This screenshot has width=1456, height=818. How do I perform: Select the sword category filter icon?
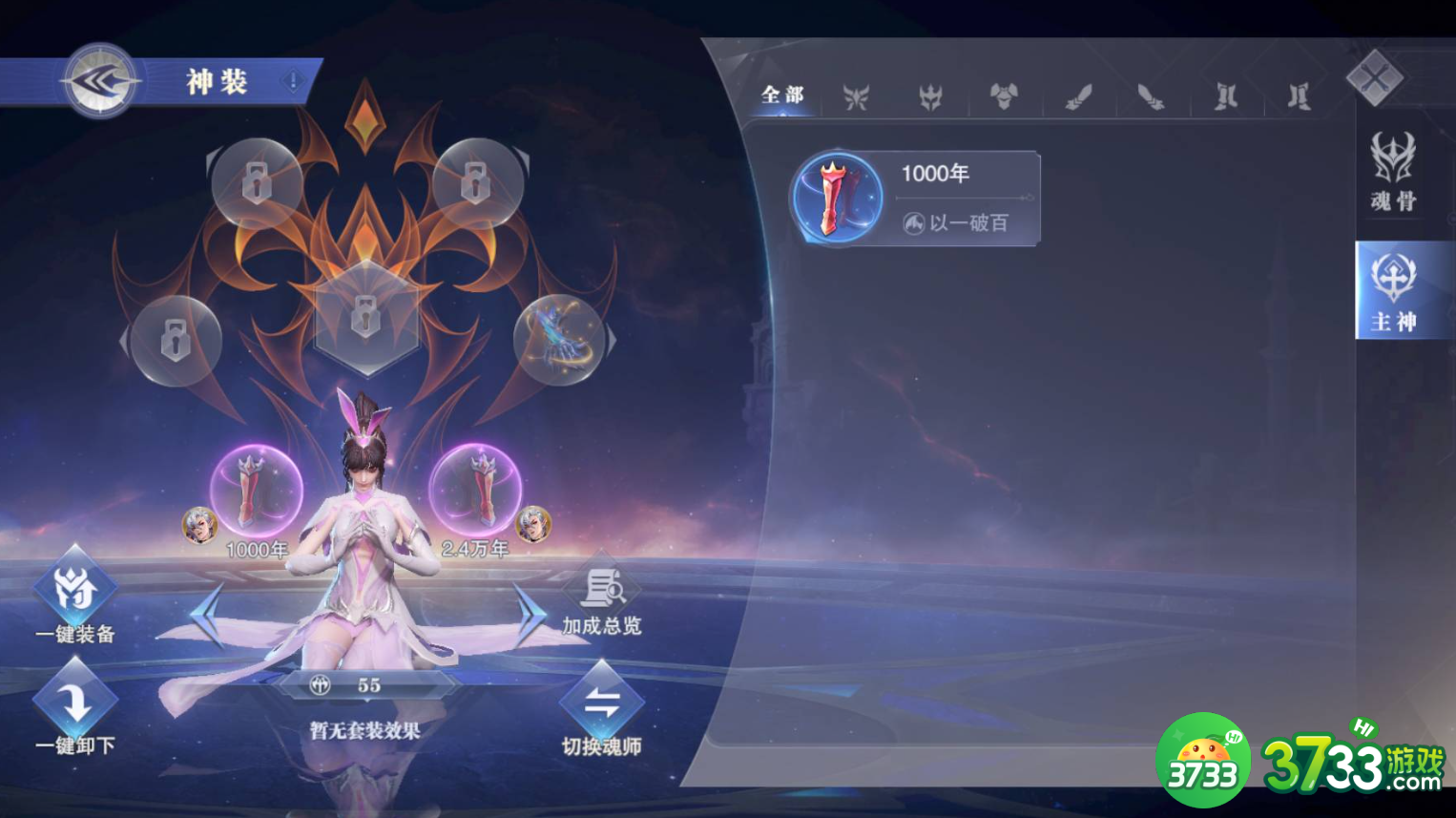click(x=1079, y=95)
